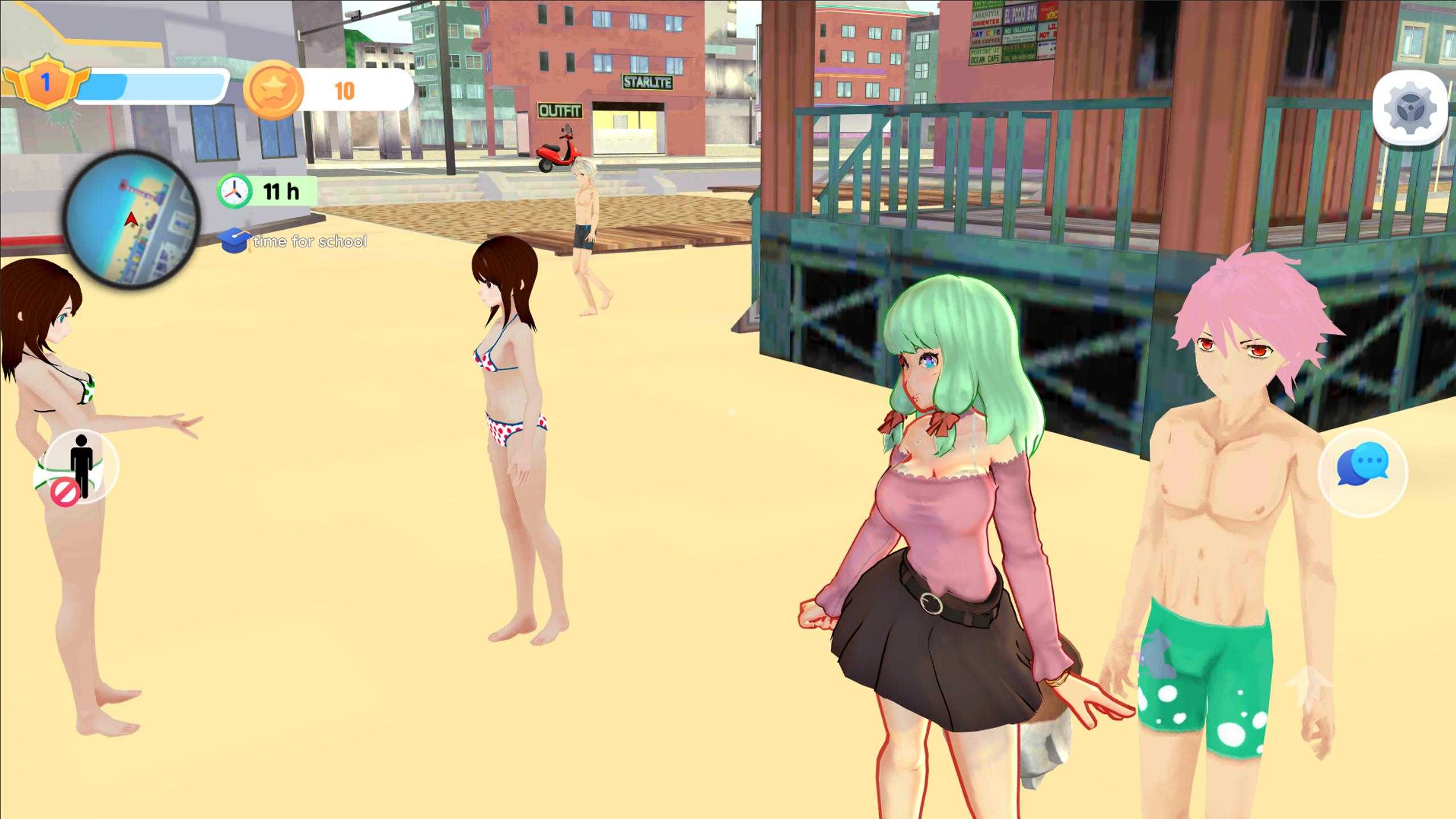1456x819 pixels.
Task: Tap the level 1 winged badge
Action: click(x=46, y=84)
